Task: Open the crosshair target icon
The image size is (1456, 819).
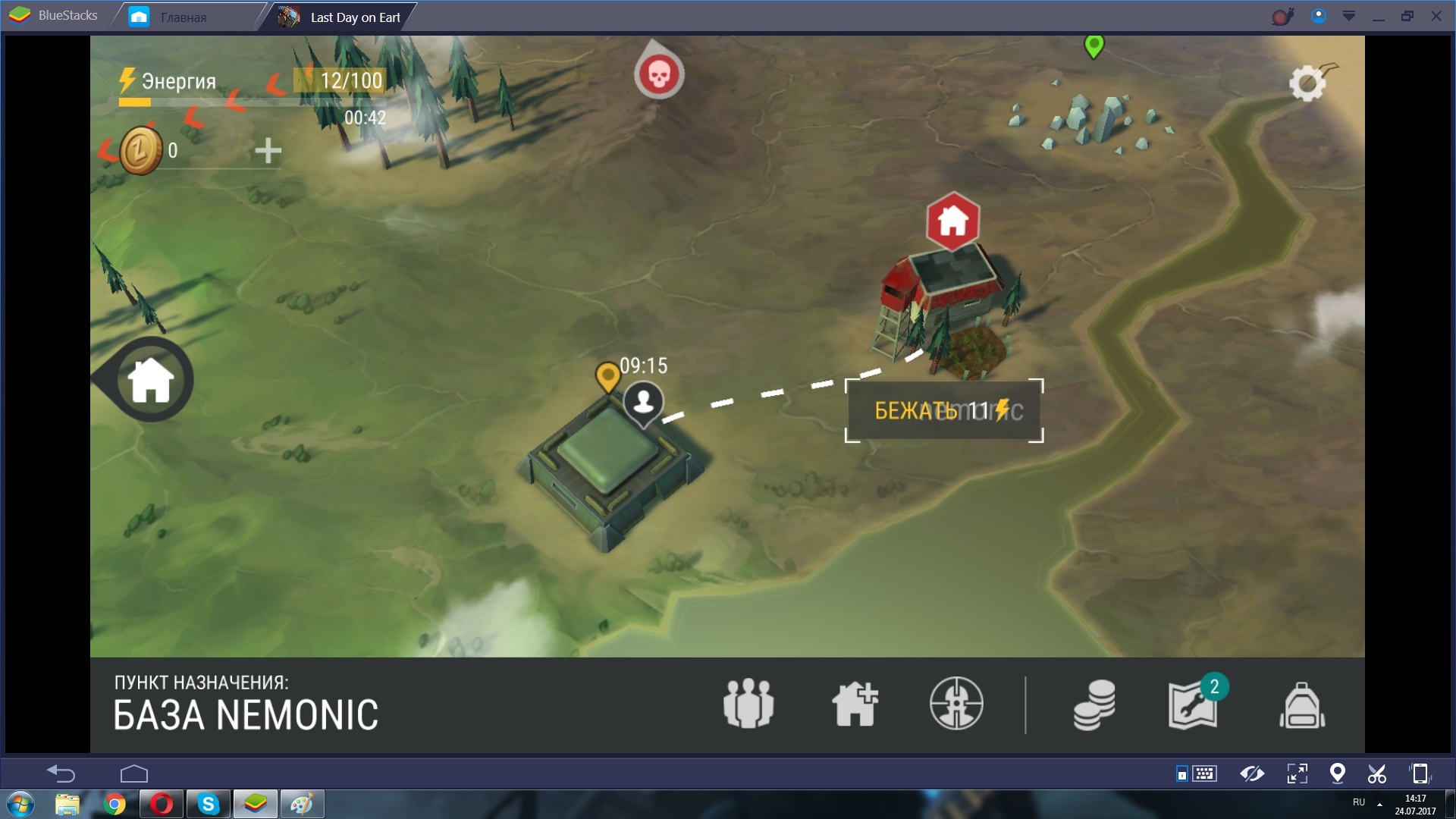Action: (x=956, y=704)
